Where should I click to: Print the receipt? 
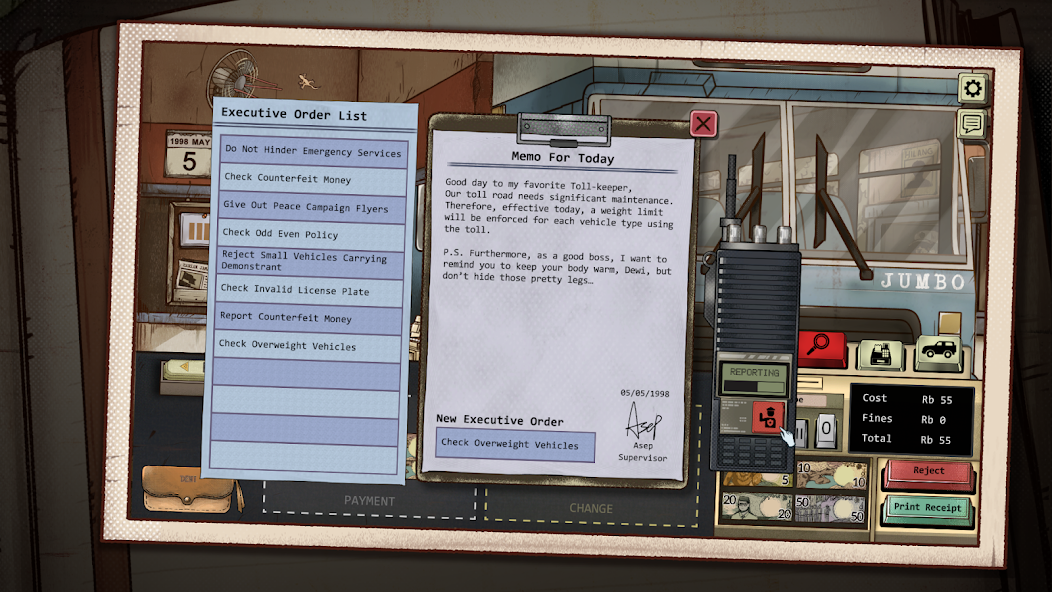tap(927, 508)
